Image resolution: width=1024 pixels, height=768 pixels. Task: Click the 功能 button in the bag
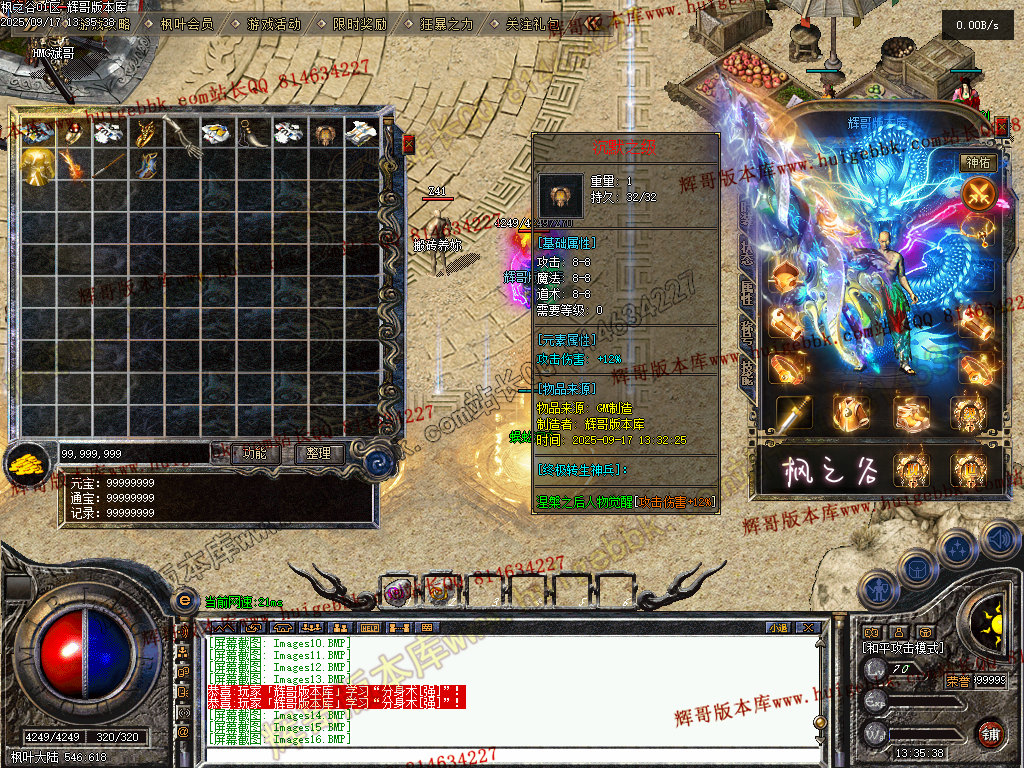[x=255, y=454]
